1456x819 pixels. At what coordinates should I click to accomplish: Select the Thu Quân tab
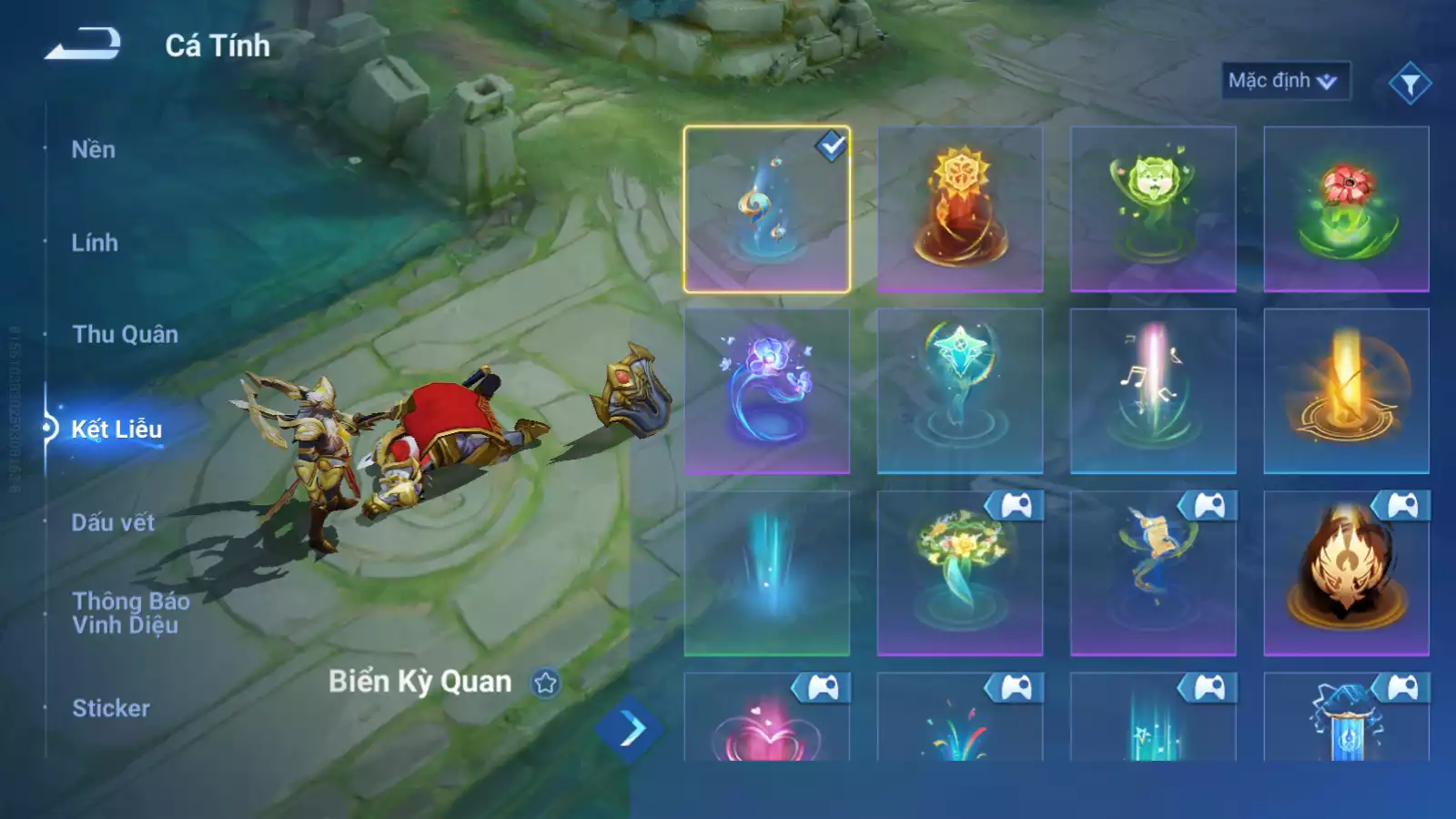pos(125,335)
